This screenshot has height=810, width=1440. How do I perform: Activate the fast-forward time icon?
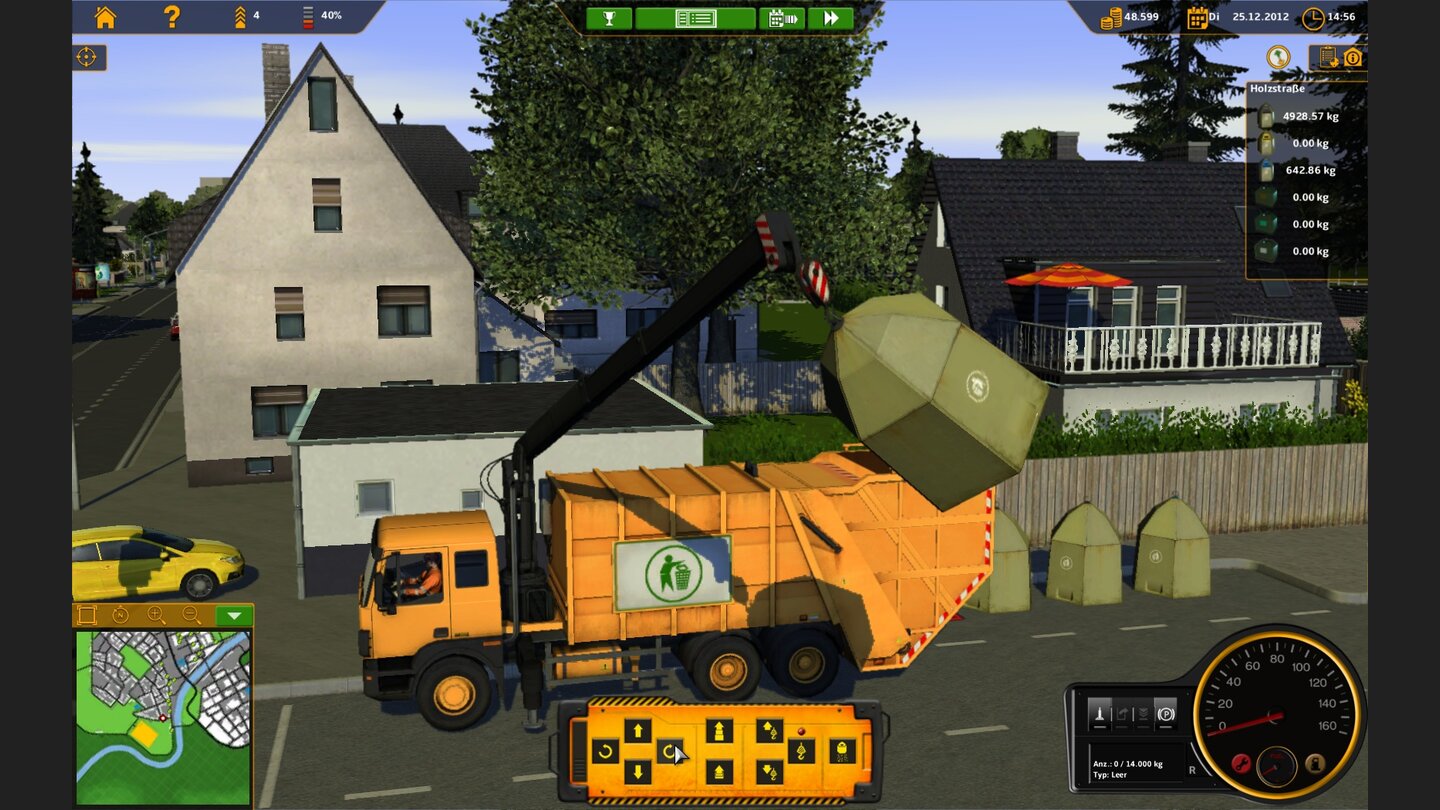point(829,17)
